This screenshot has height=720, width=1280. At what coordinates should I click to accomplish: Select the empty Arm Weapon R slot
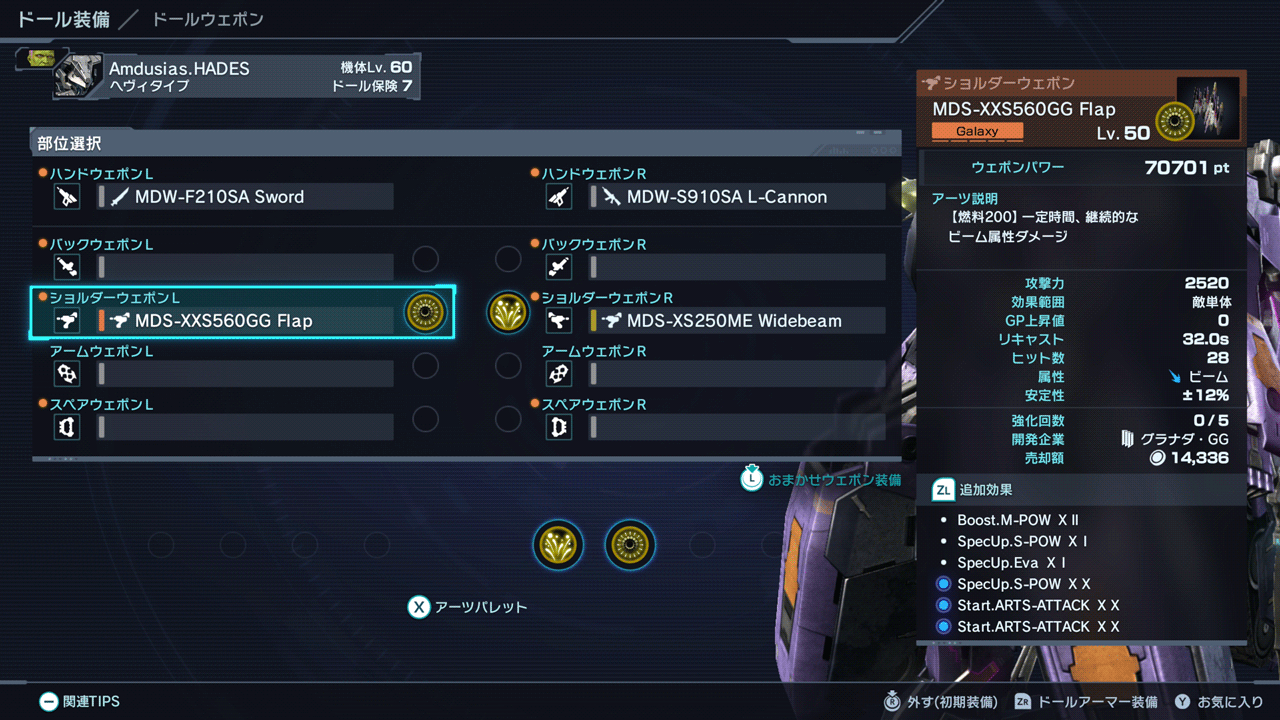coord(737,374)
